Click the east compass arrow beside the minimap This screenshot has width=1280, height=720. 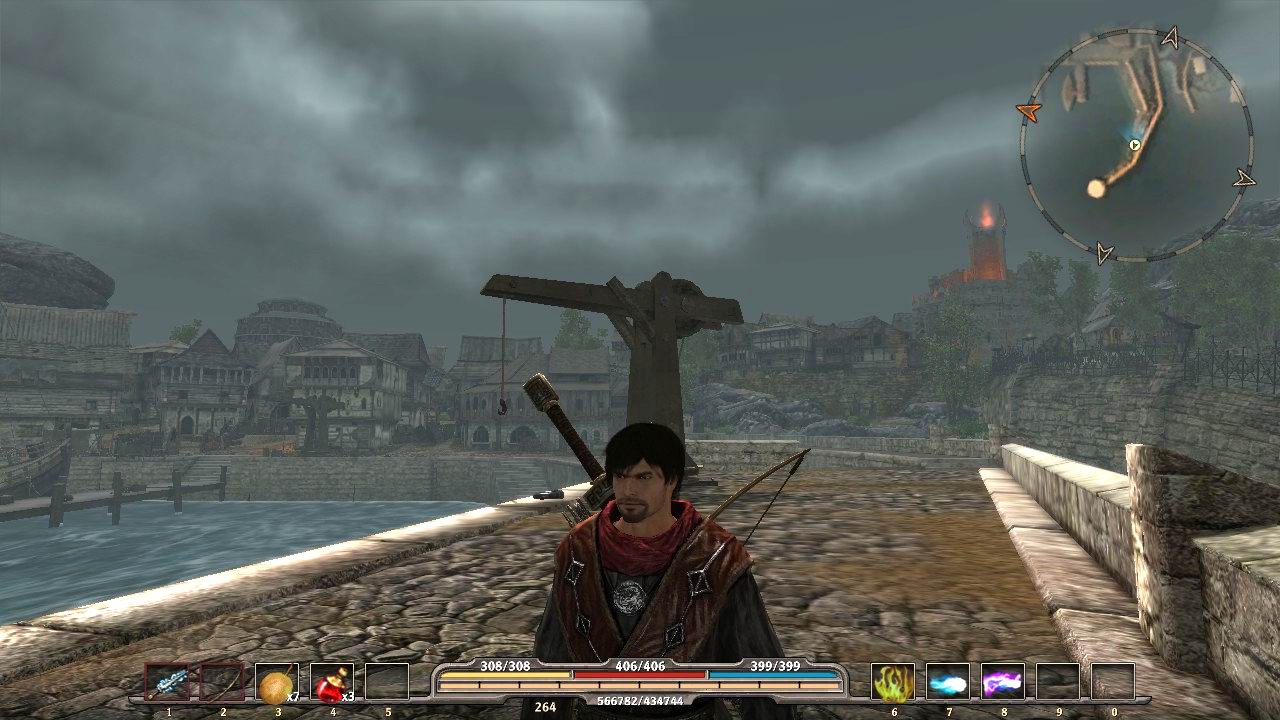1245,180
